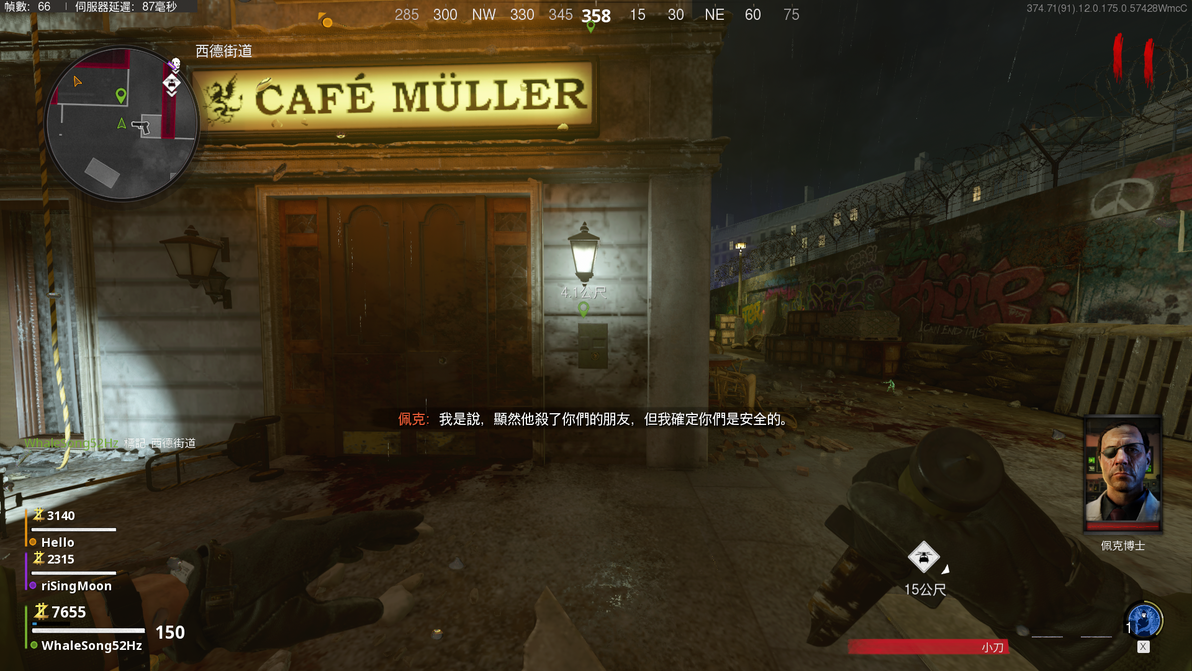Click the green waypoint pin beside the door lamp
Viewport: 1192px width, 671px height.
583,310
